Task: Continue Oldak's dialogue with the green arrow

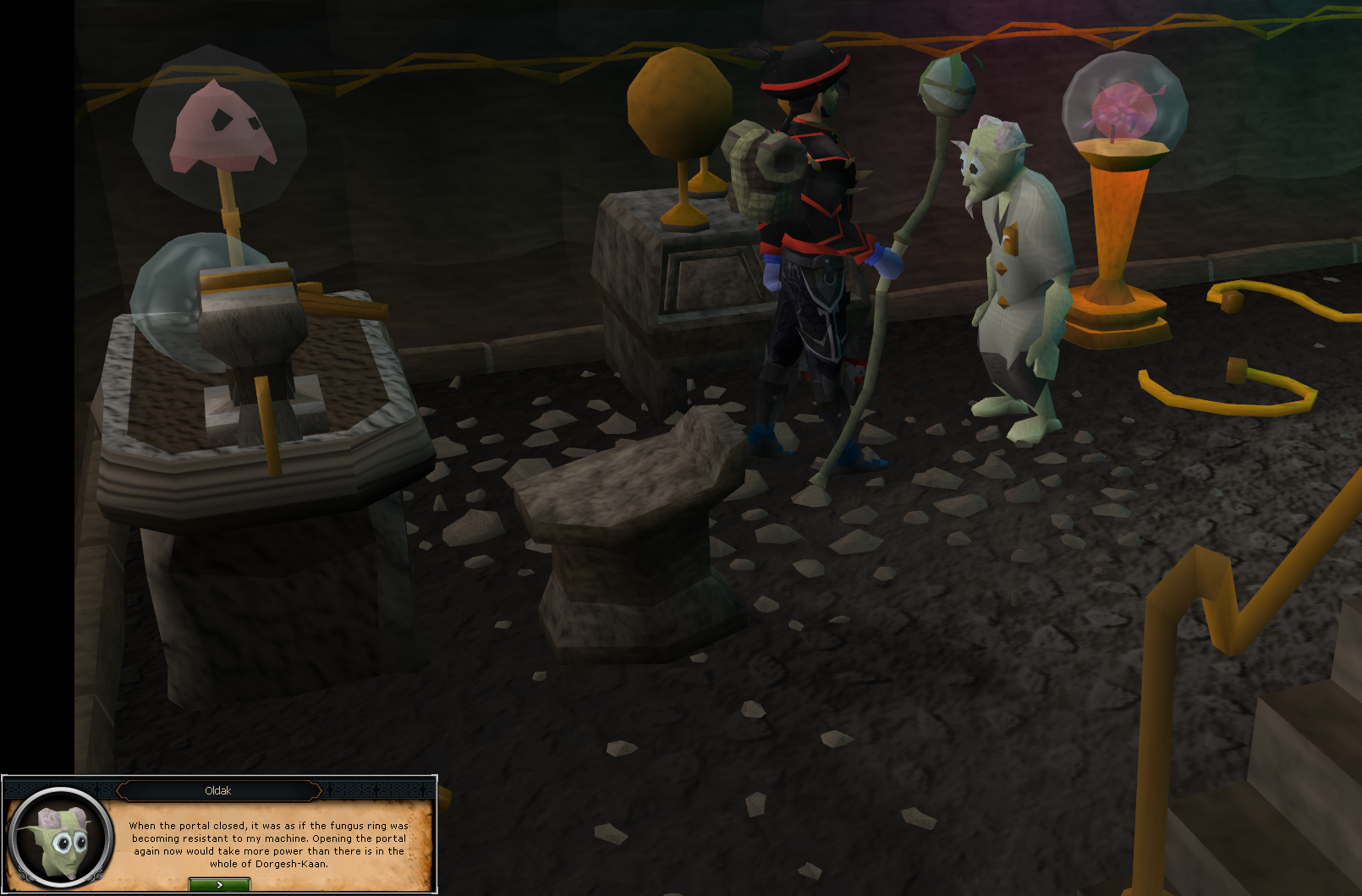Action: 219,884
